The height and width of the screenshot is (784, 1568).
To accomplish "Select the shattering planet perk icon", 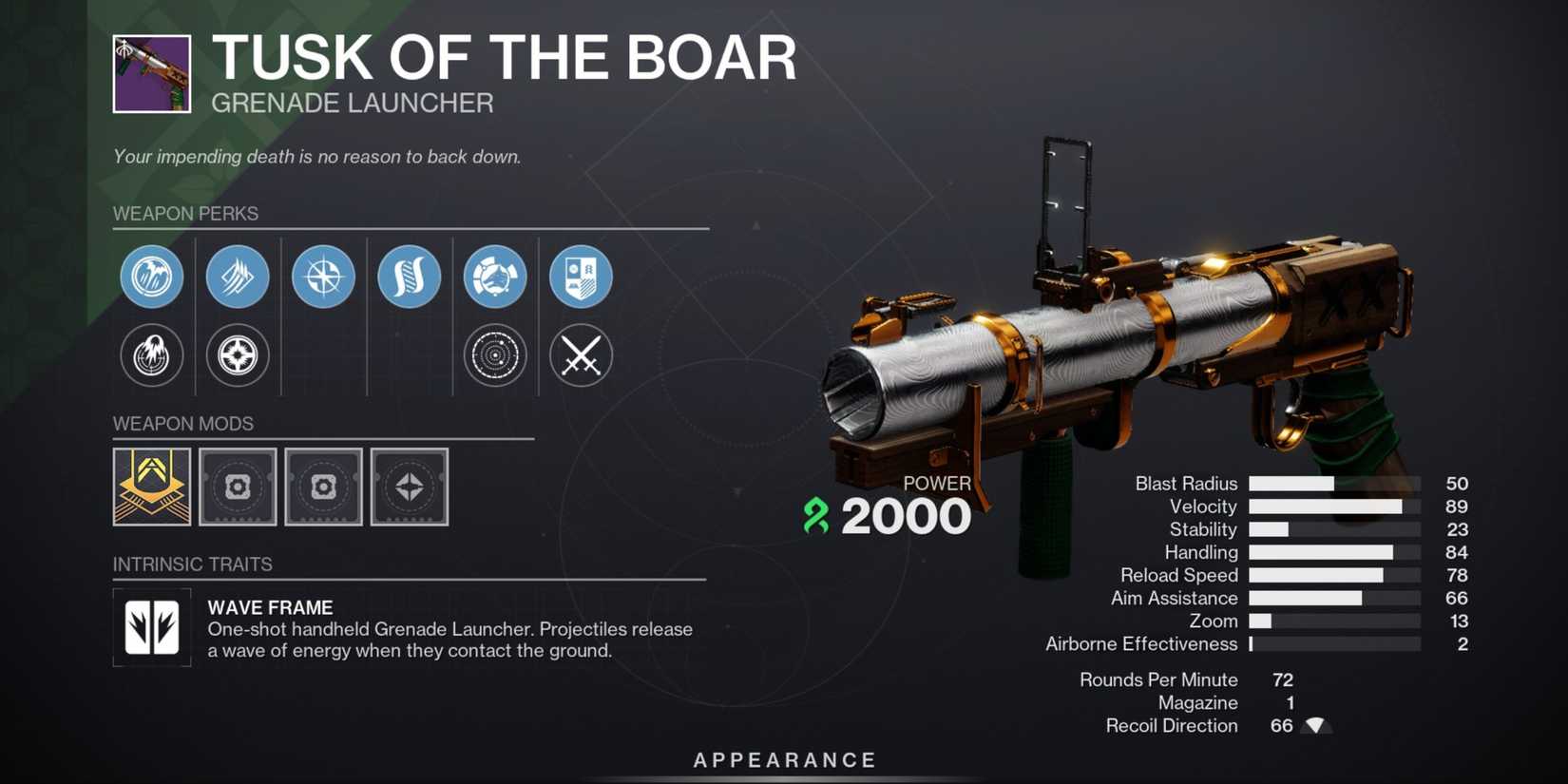I will click(x=494, y=277).
